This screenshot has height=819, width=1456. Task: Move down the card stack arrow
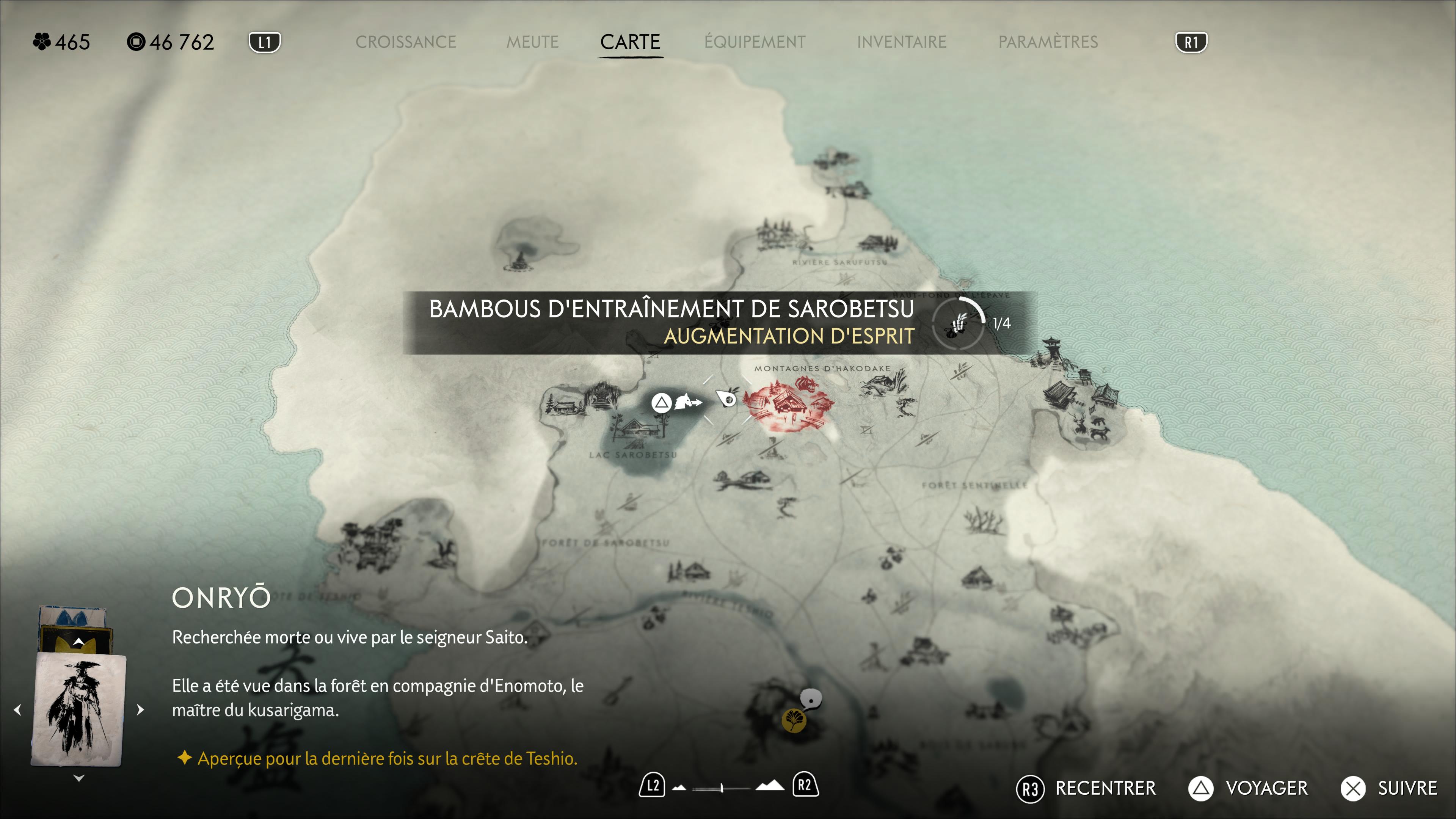pyautogui.click(x=78, y=778)
